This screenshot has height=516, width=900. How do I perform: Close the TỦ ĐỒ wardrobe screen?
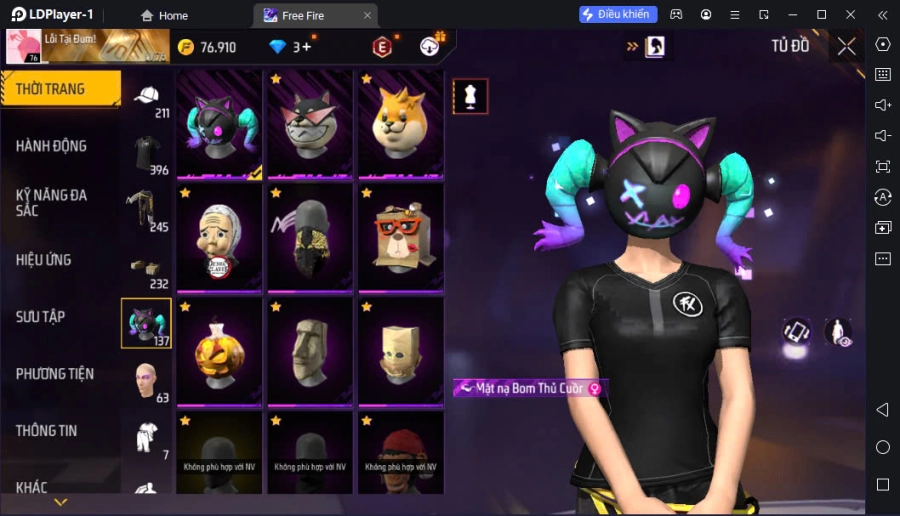[x=846, y=46]
